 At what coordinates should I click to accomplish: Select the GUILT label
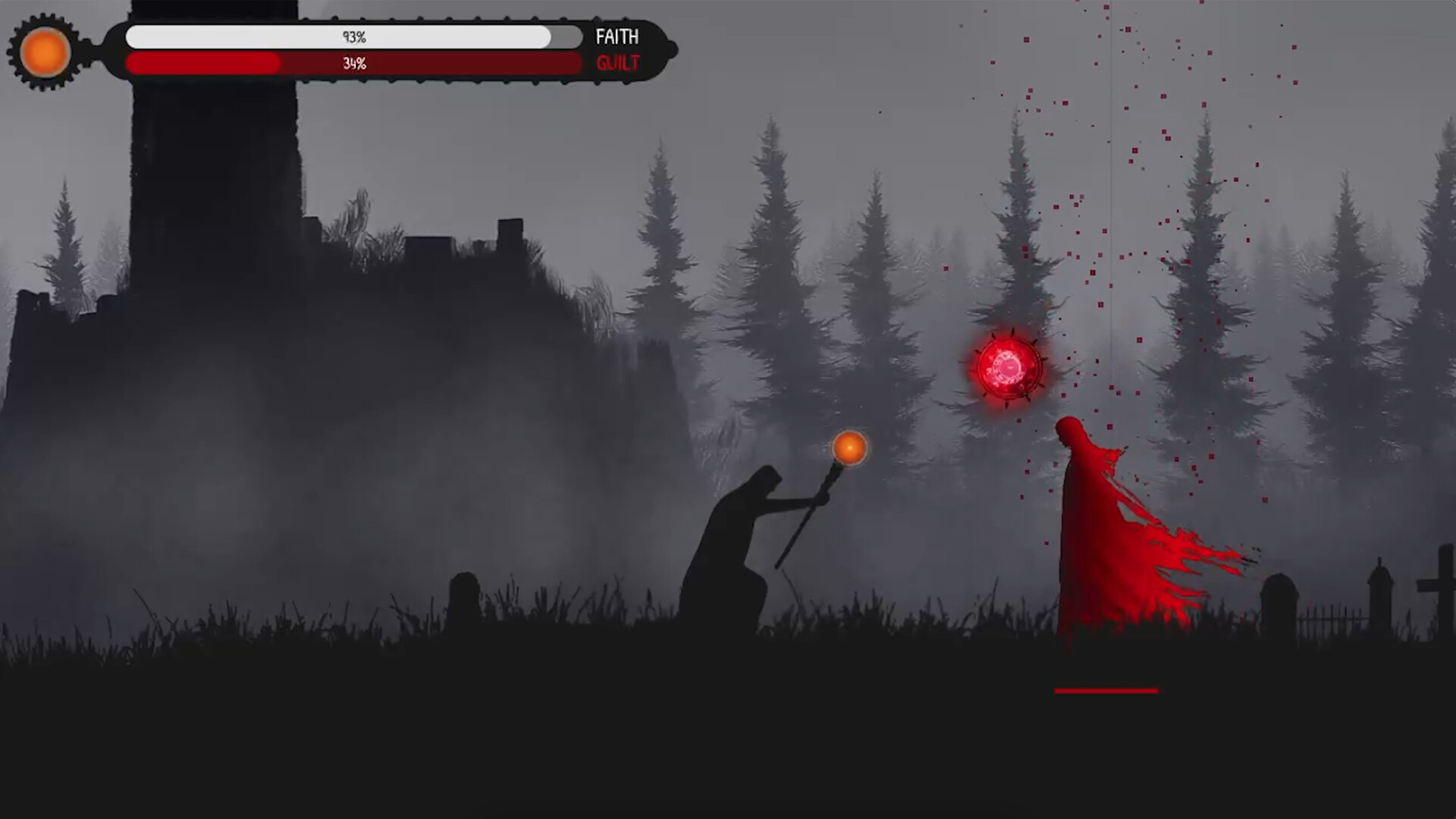(x=616, y=64)
